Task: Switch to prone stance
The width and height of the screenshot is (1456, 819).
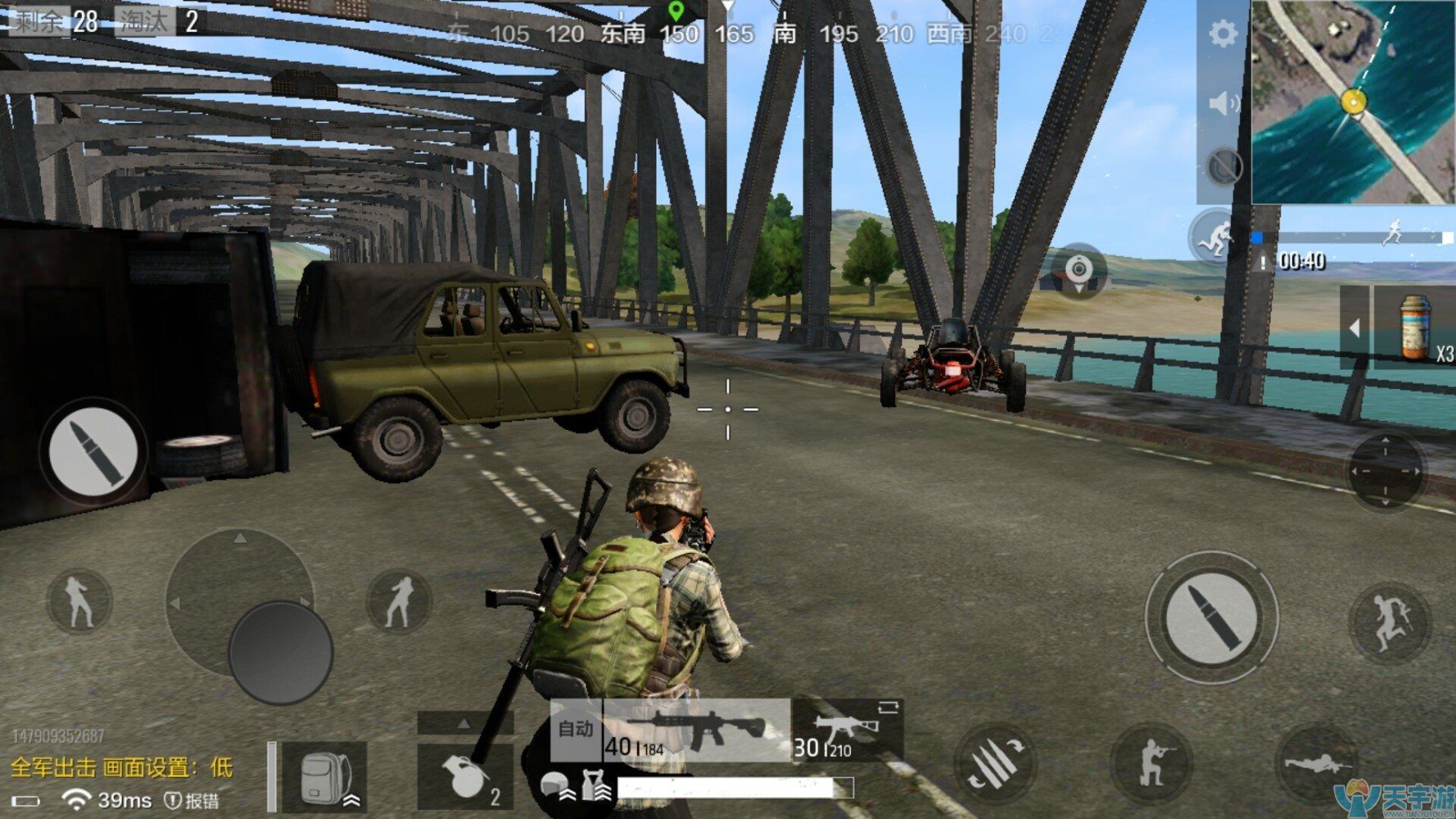Action: click(1317, 765)
